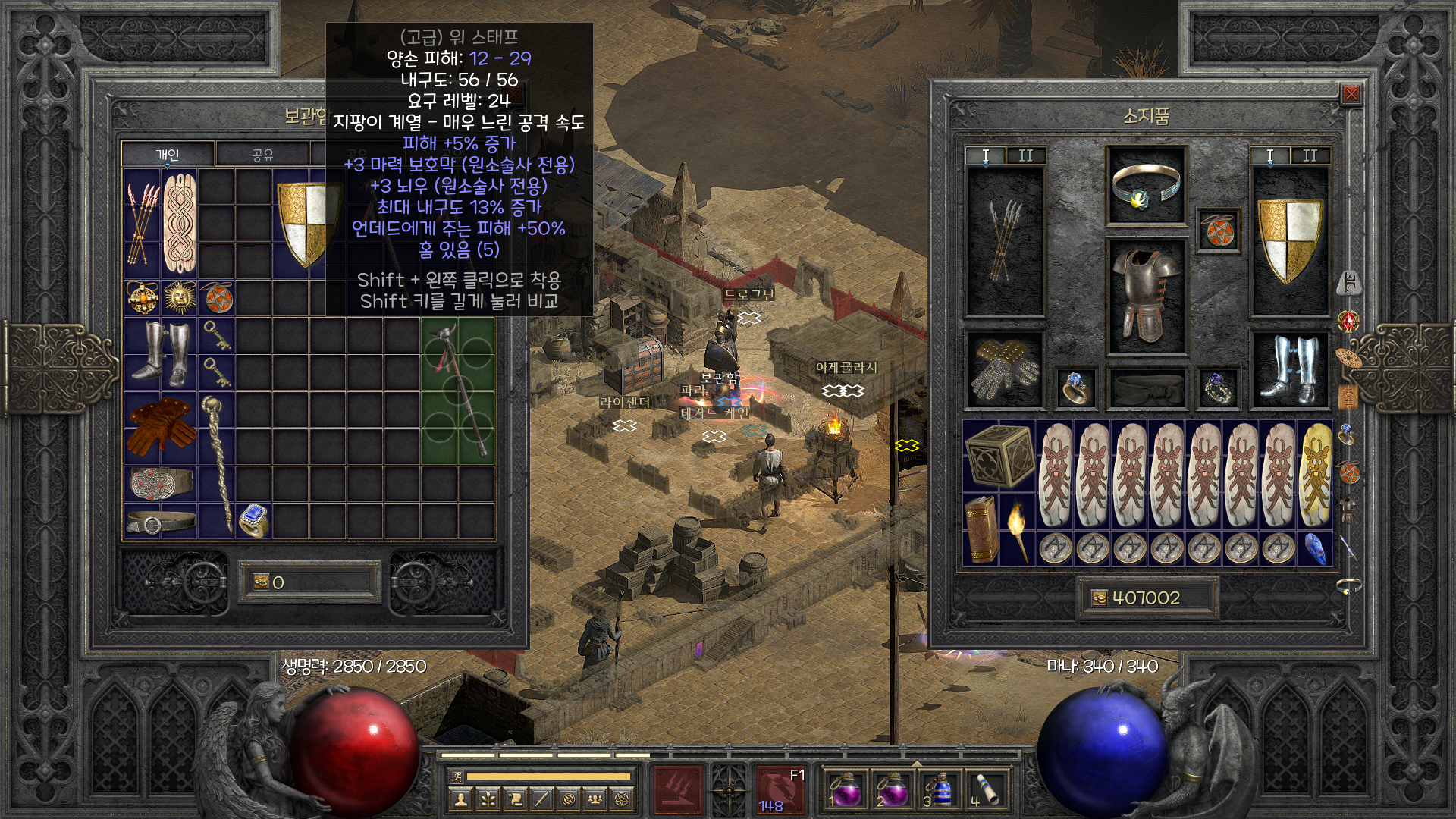Select the Horadric Cube in the inventory
The width and height of the screenshot is (1456, 819).
pos(999,455)
